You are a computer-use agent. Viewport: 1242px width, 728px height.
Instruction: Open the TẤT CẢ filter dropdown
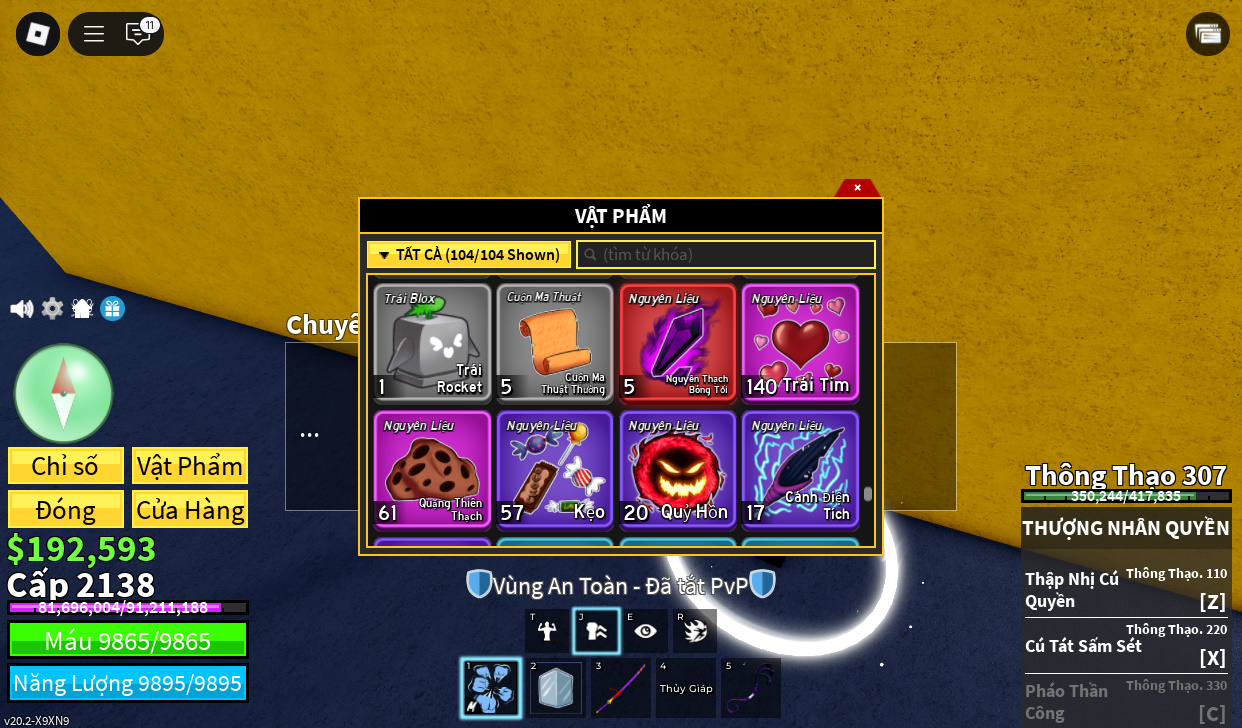click(x=469, y=255)
